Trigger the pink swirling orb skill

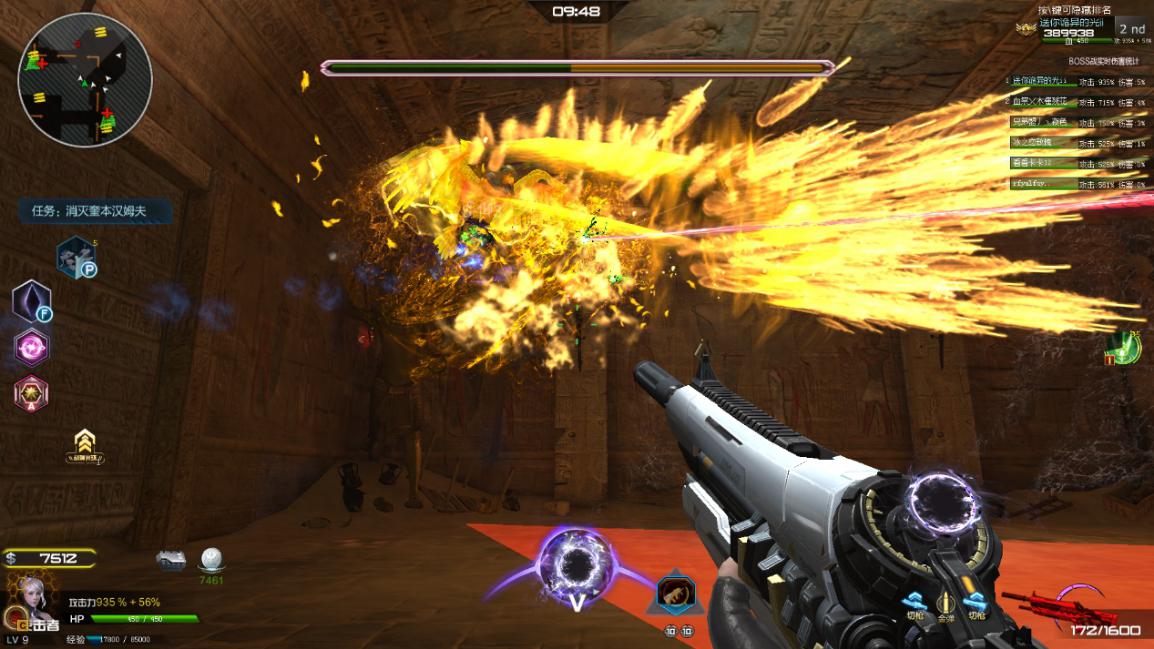tap(31, 347)
